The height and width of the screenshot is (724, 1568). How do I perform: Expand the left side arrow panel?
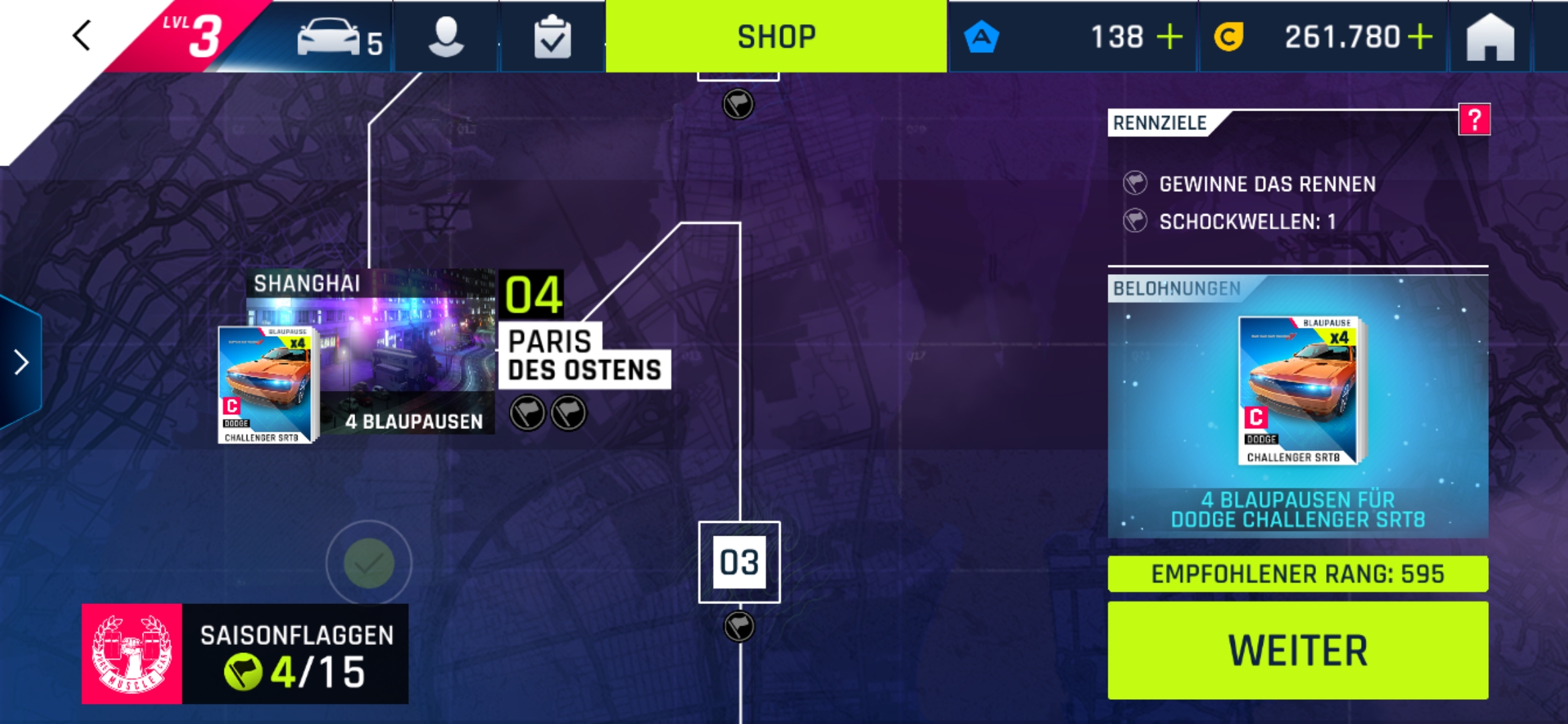click(x=21, y=363)
